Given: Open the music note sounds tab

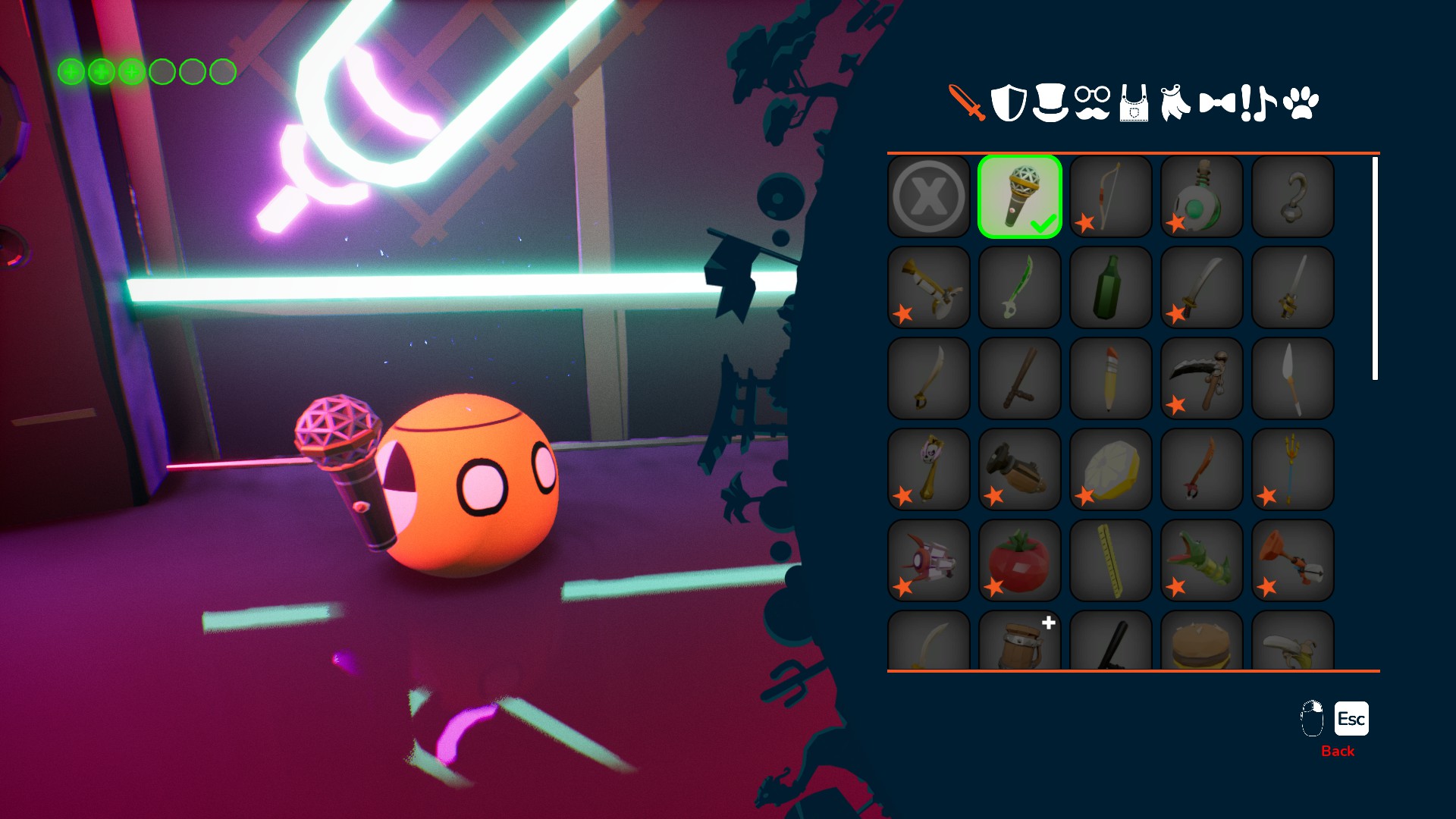Looking at the screenshot, I should [x=1259, y=103].
